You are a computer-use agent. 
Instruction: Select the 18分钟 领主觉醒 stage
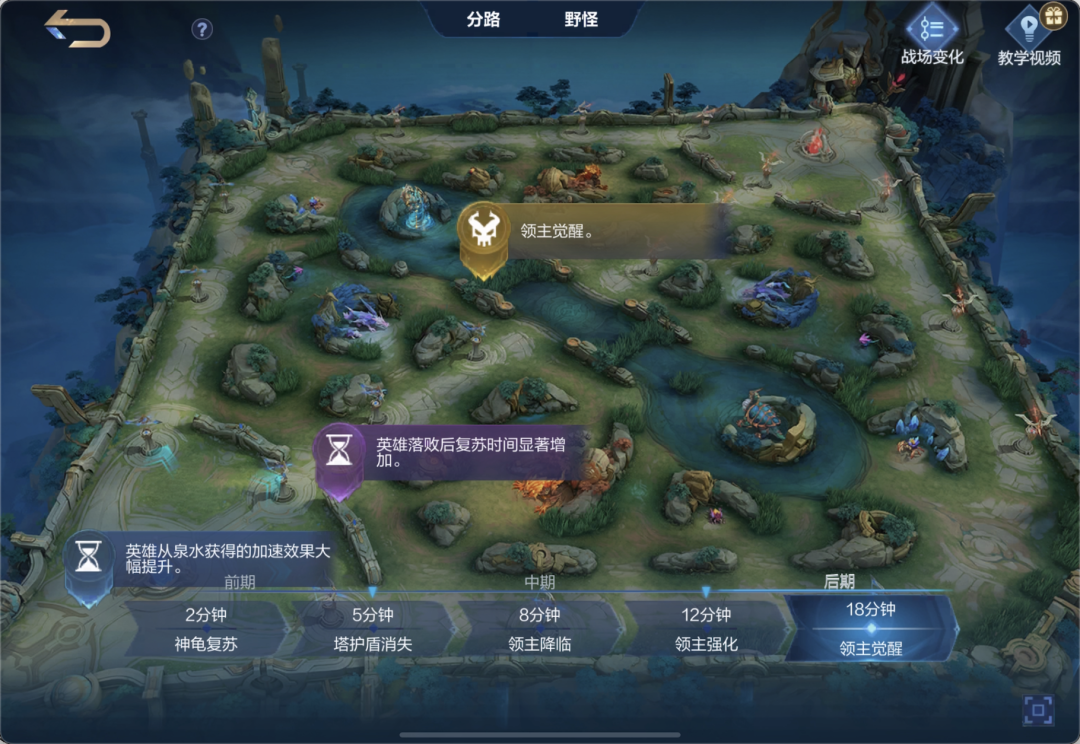coord(871,629)
